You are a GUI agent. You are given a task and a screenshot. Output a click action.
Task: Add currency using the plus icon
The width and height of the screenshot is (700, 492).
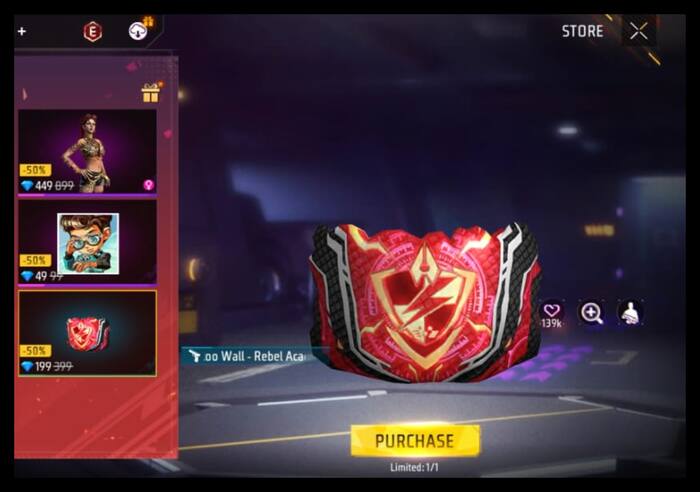pos(22,32)
